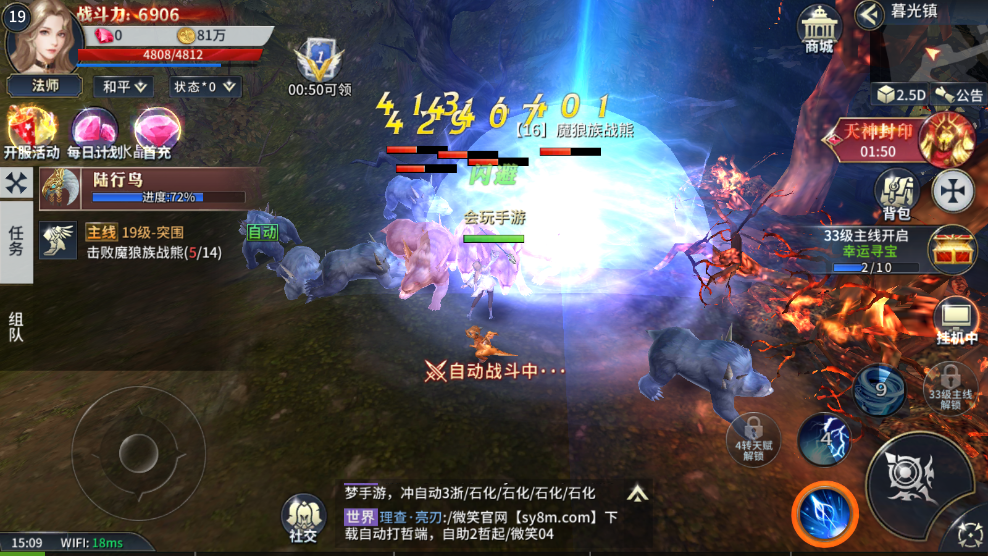Select the 主线 quest tracker entry
The image size is (988, 556).
click(x=150, y=242)
